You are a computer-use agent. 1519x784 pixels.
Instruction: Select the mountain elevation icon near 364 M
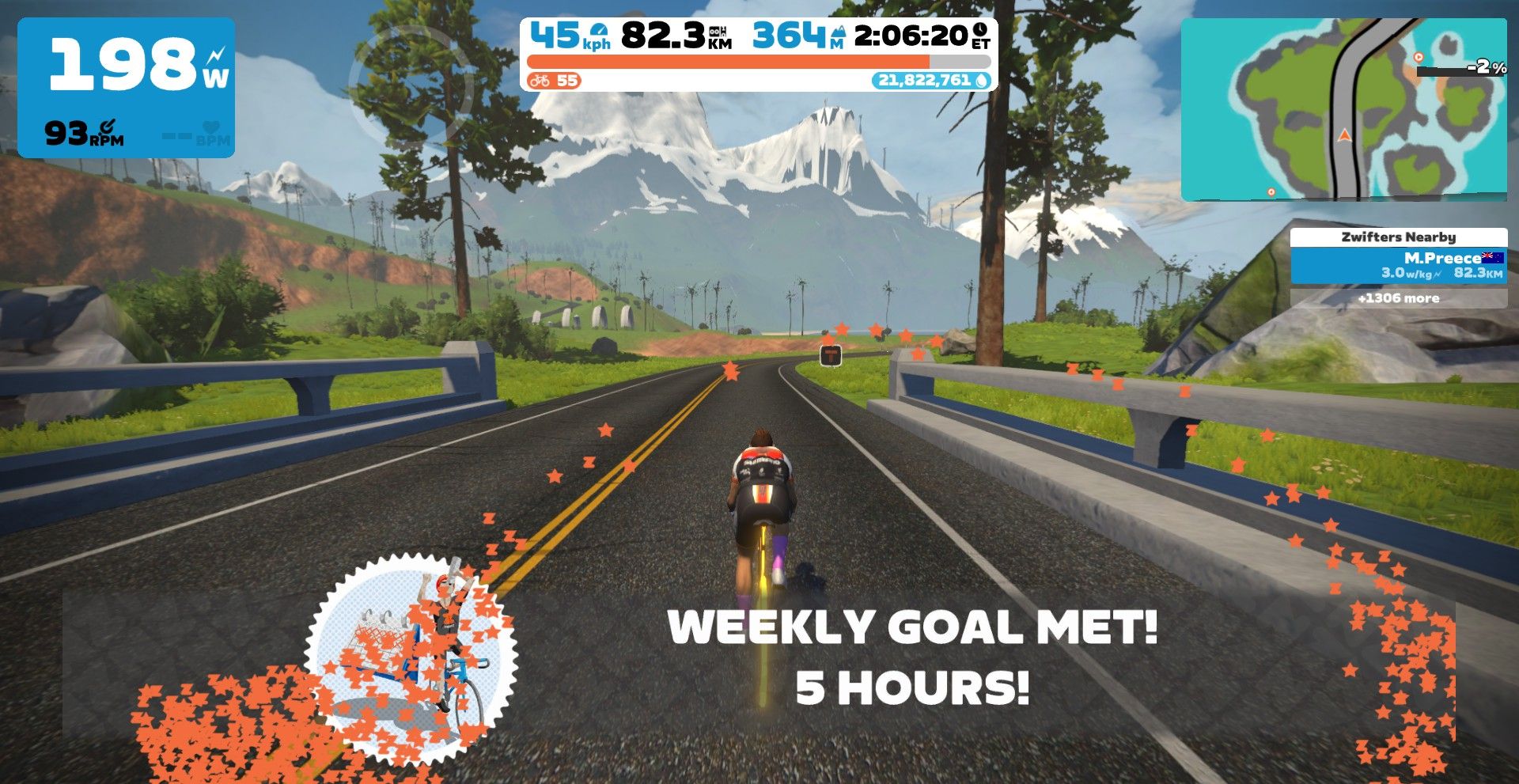(x=839, y=33)
